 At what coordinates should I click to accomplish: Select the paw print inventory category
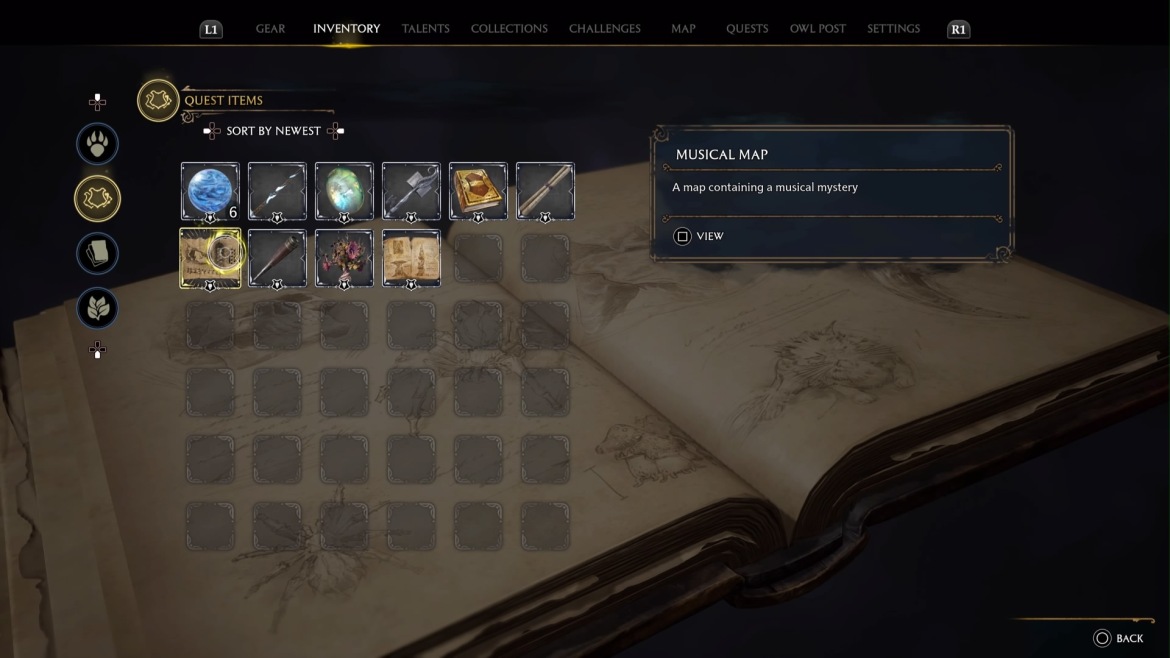98,144
